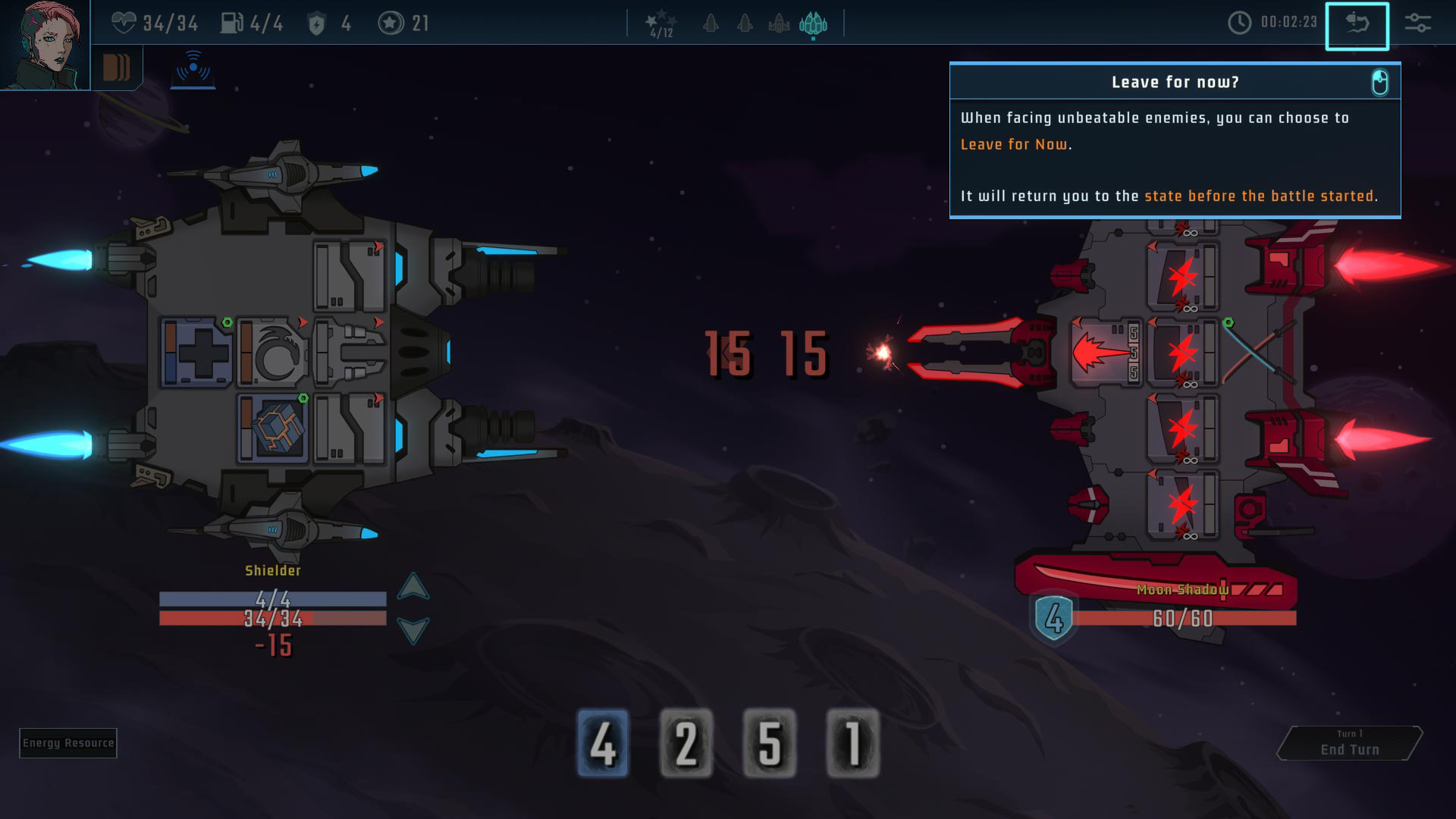Inspect the Moon Shadow shield badge
Viewport: 1456px width, 819px height.
[1054, 618]
